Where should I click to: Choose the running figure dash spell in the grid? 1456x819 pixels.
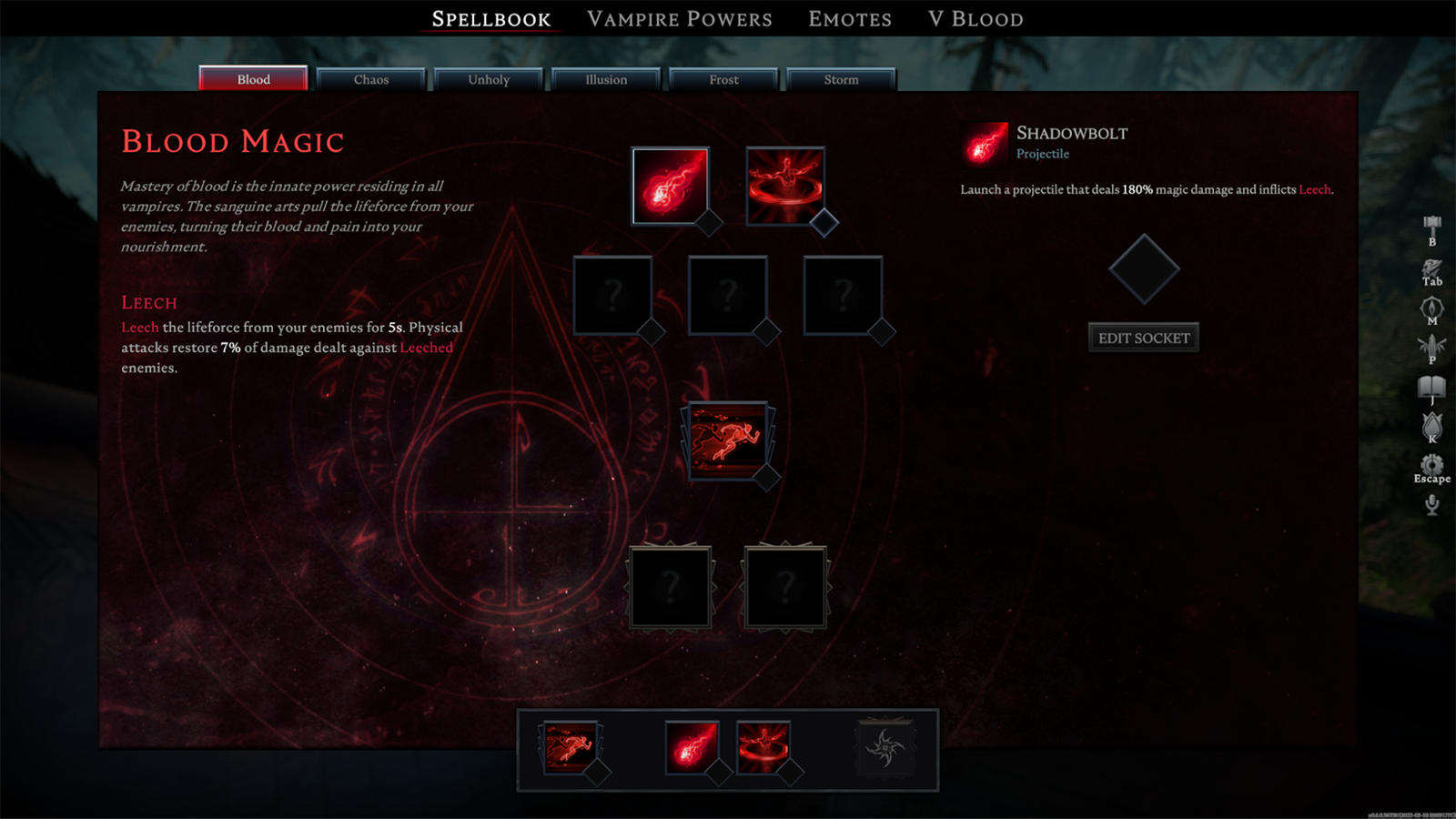727,440
